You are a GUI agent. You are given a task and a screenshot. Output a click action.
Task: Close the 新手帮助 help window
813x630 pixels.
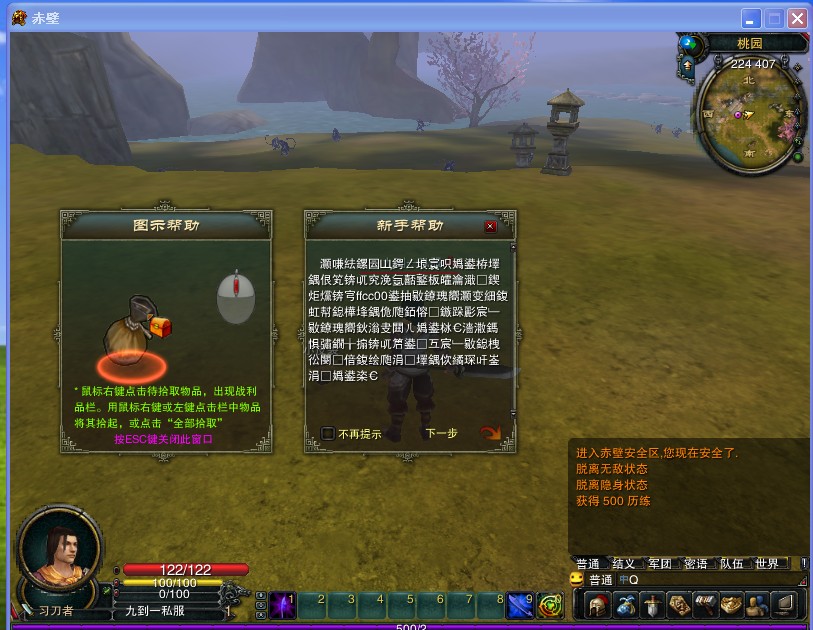(x=490, y=227)
